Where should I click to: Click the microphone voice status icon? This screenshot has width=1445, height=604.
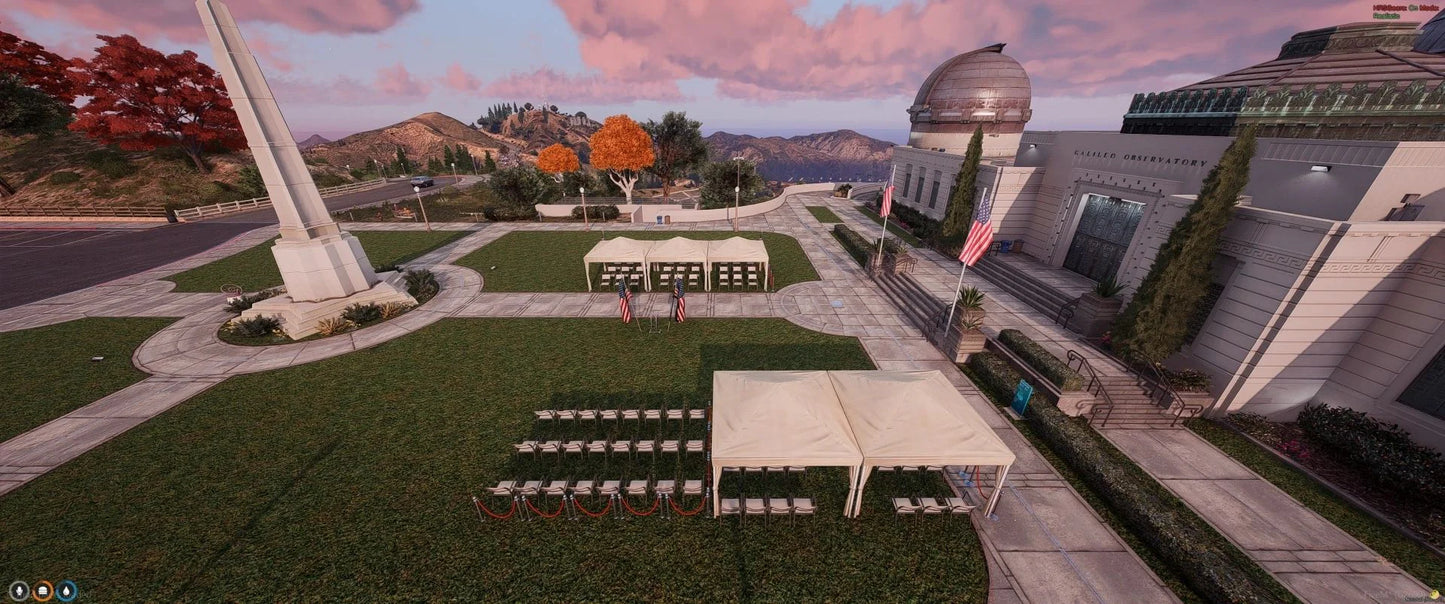(18, 591)
